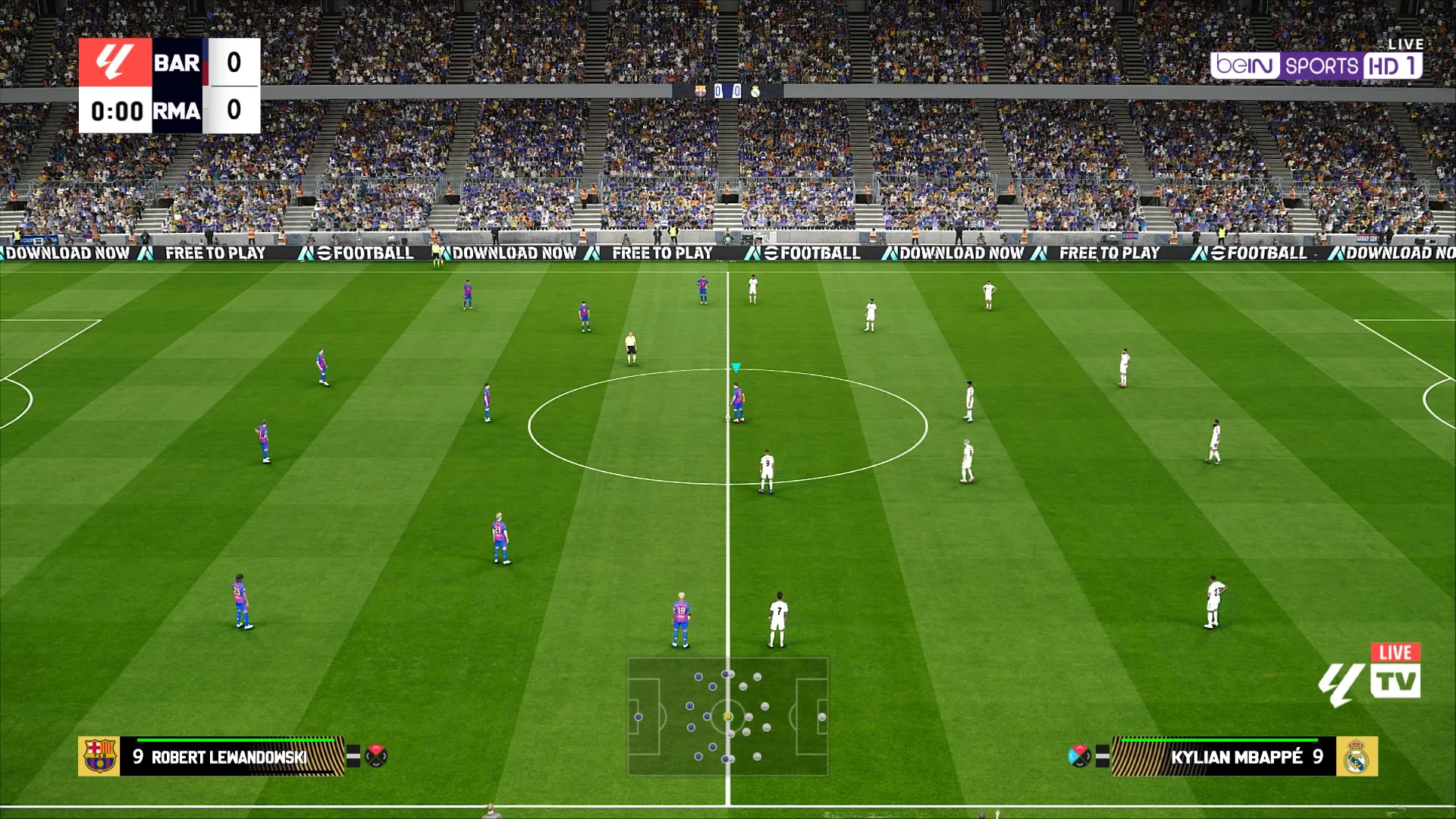Click the radar minimap of the pitch

(727, 717)
